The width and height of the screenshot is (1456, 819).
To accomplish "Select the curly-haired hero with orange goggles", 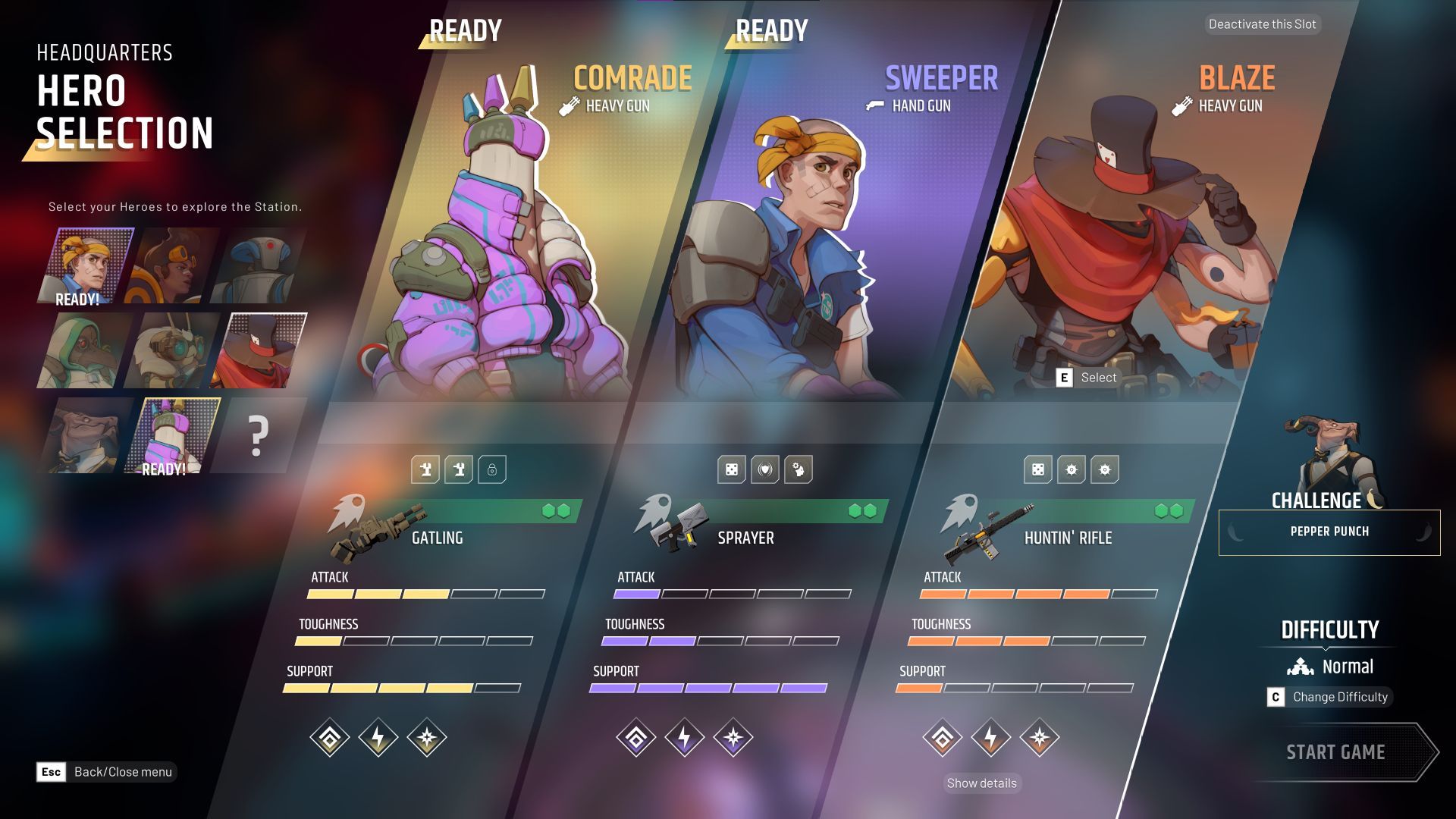I will pyautogui.click(x=173, y=265).
